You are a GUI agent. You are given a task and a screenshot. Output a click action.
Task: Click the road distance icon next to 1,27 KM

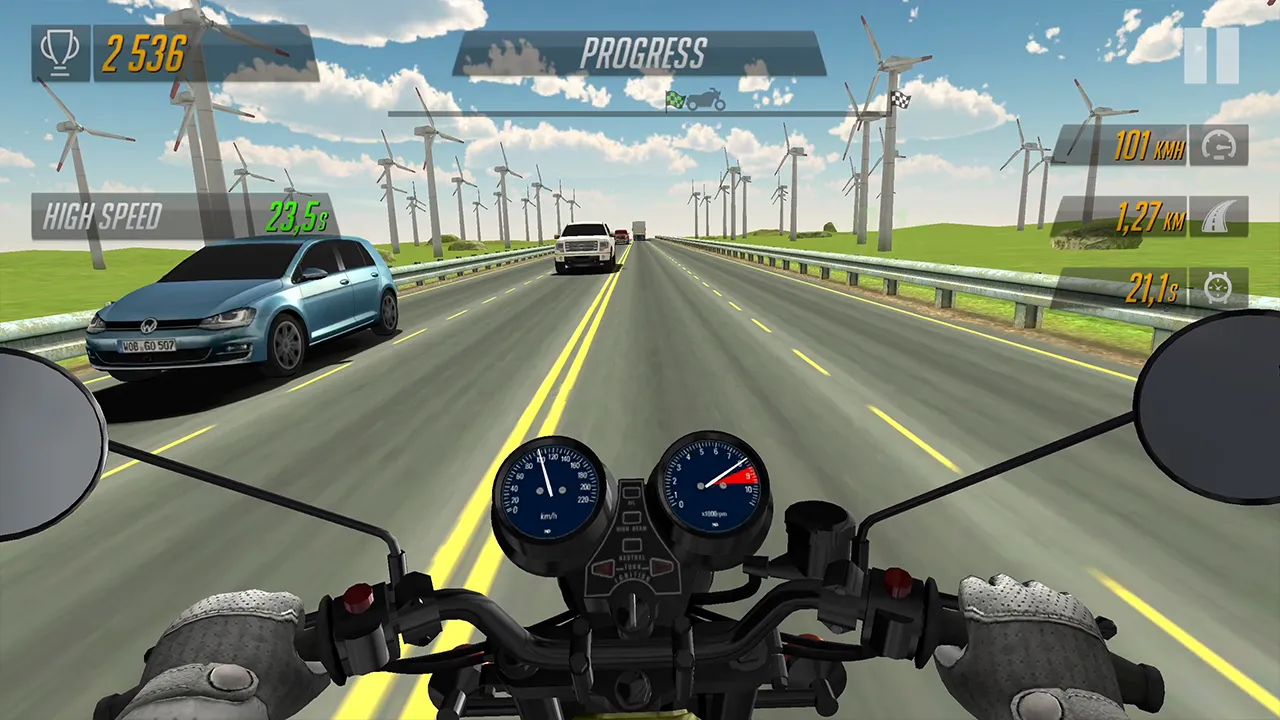(x=1217, y=218)
